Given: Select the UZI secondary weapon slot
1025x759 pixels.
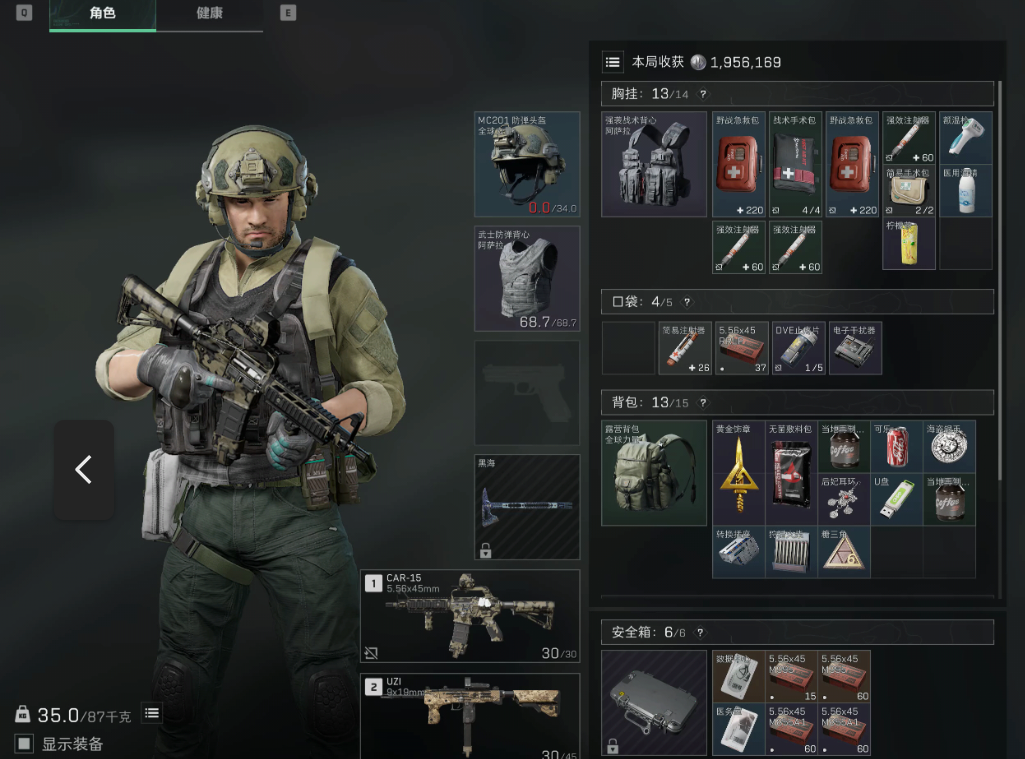Looking at the screenshot, I should tap(470, 716).
